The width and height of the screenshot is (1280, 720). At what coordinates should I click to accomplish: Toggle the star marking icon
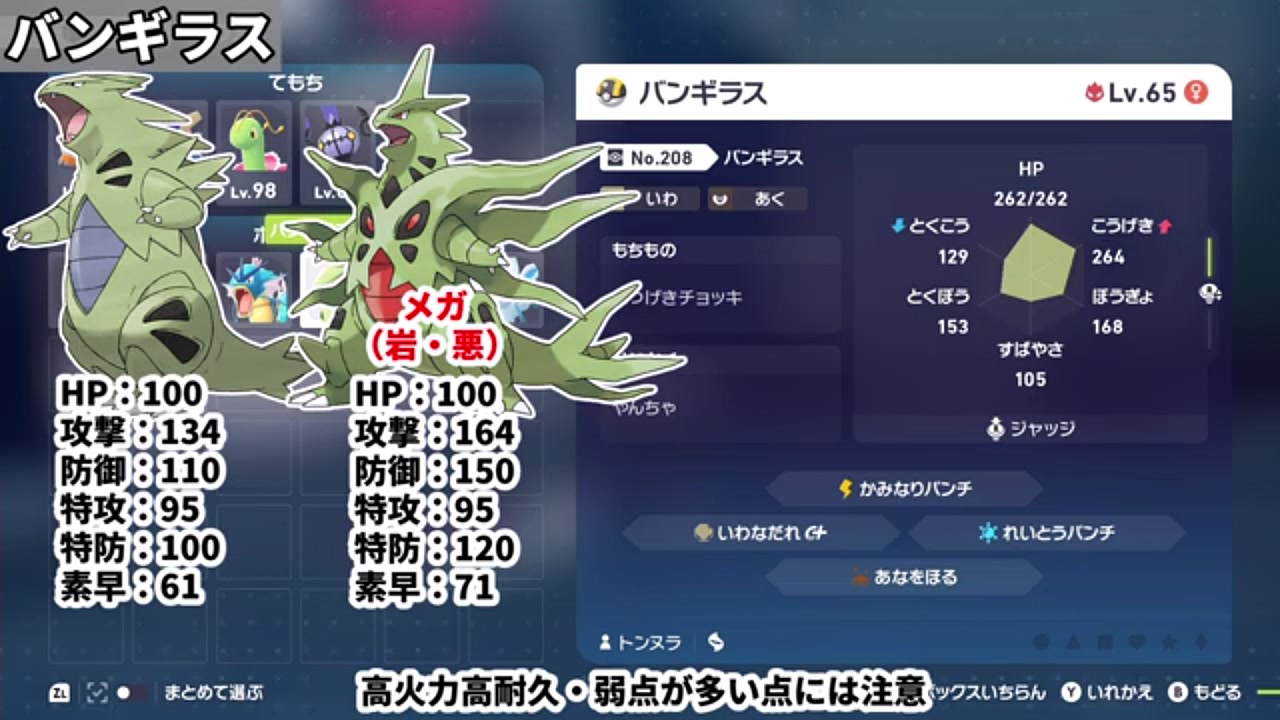point(1170,642)
